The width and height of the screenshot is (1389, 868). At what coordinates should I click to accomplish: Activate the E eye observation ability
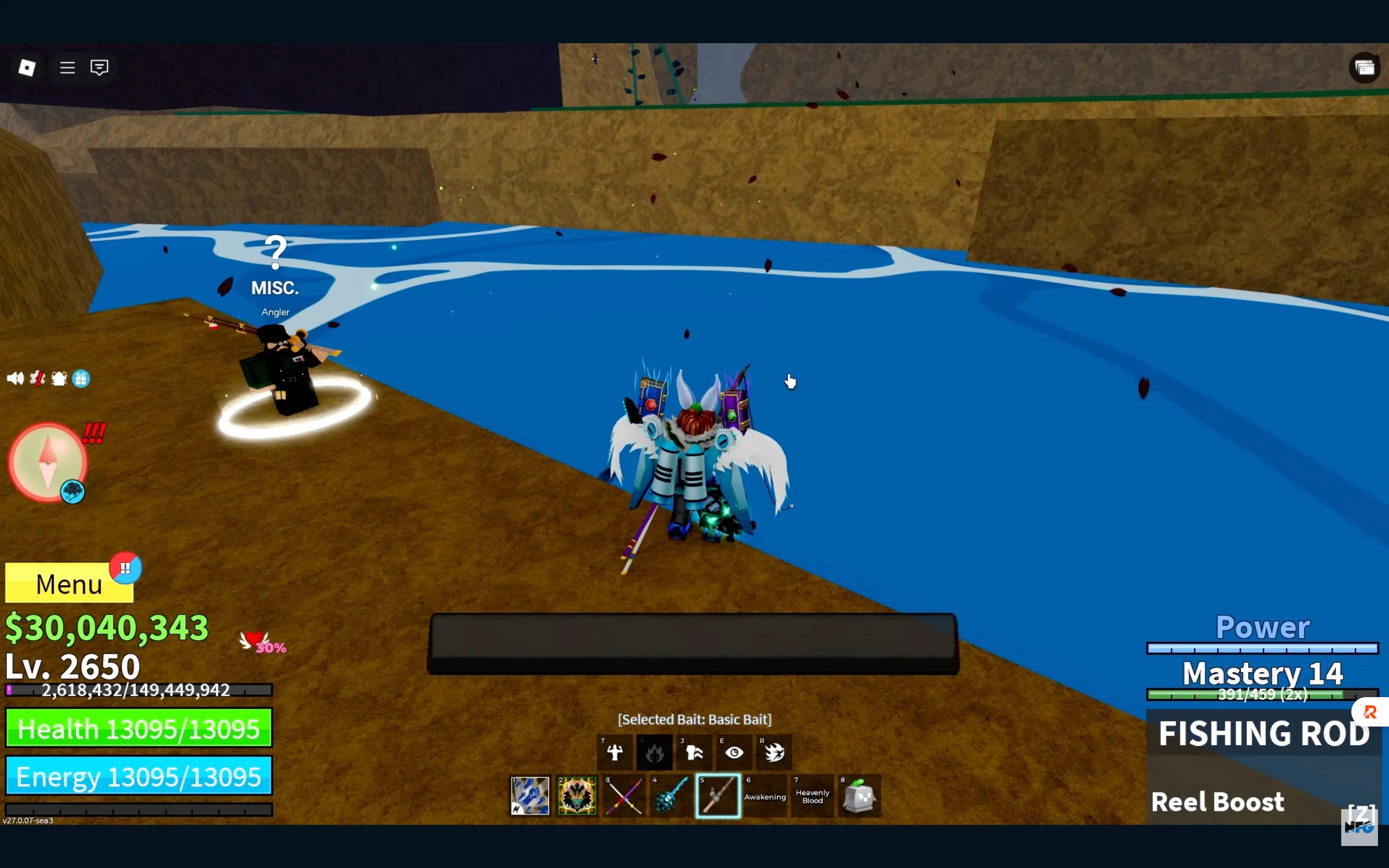point(734,752)
